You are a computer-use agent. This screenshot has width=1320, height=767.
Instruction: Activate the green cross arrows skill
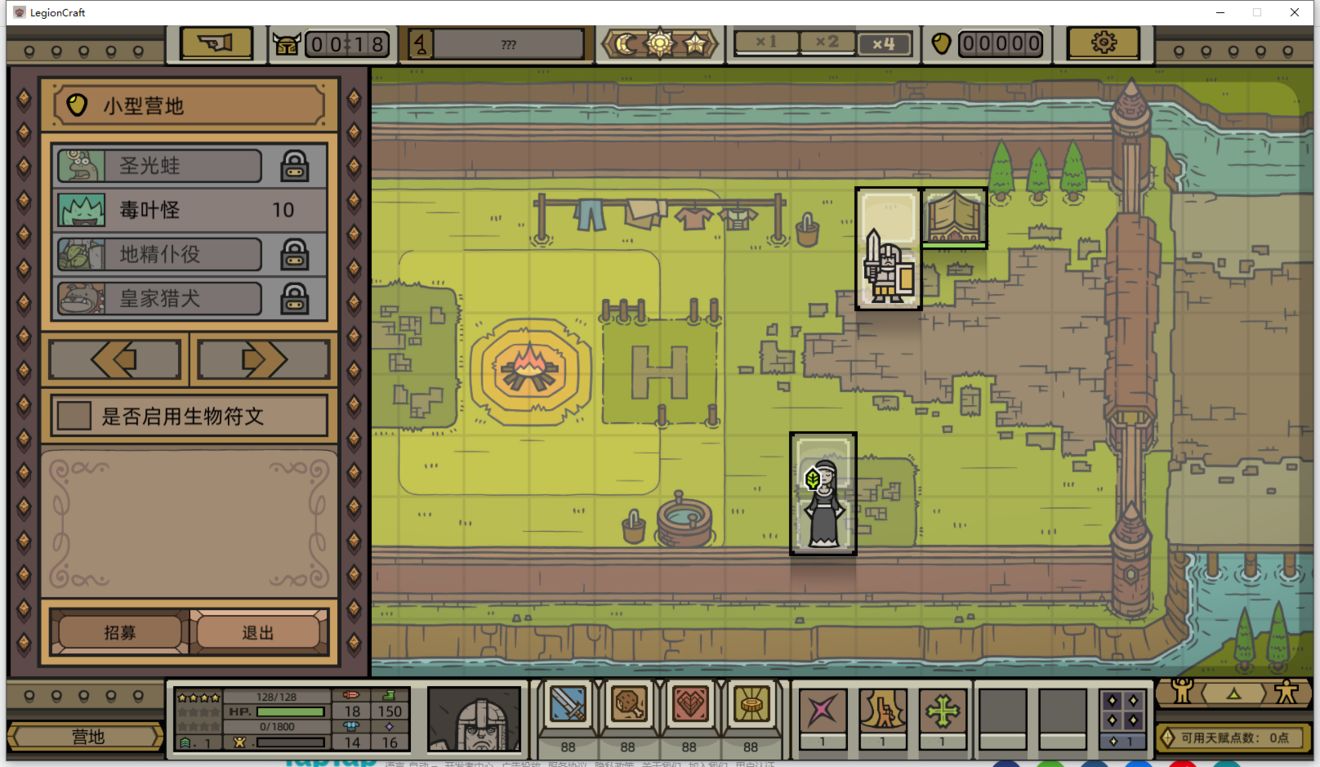942,711
